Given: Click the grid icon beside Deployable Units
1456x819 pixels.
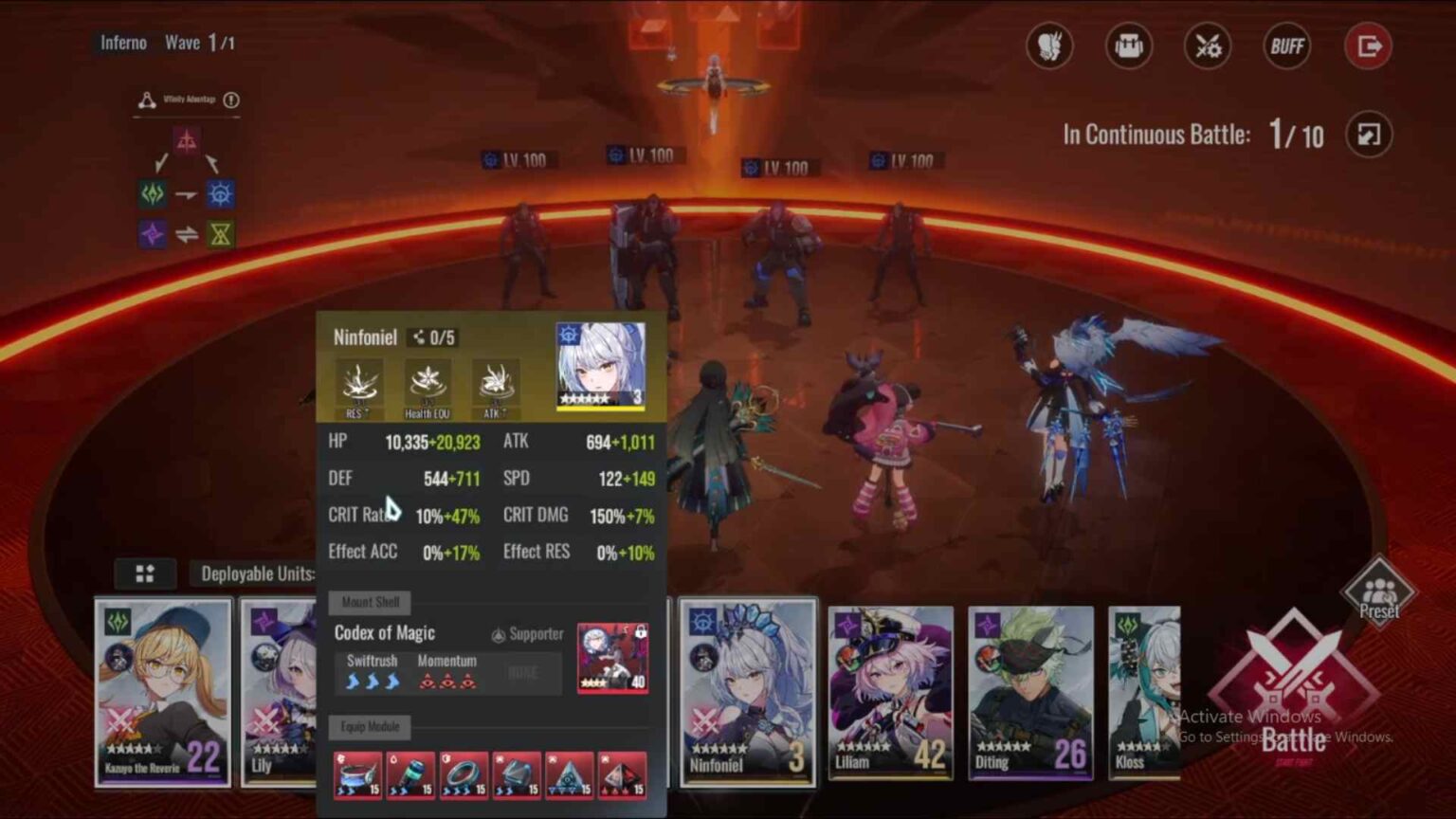Looking at the screenshot, I should point(144,573).
